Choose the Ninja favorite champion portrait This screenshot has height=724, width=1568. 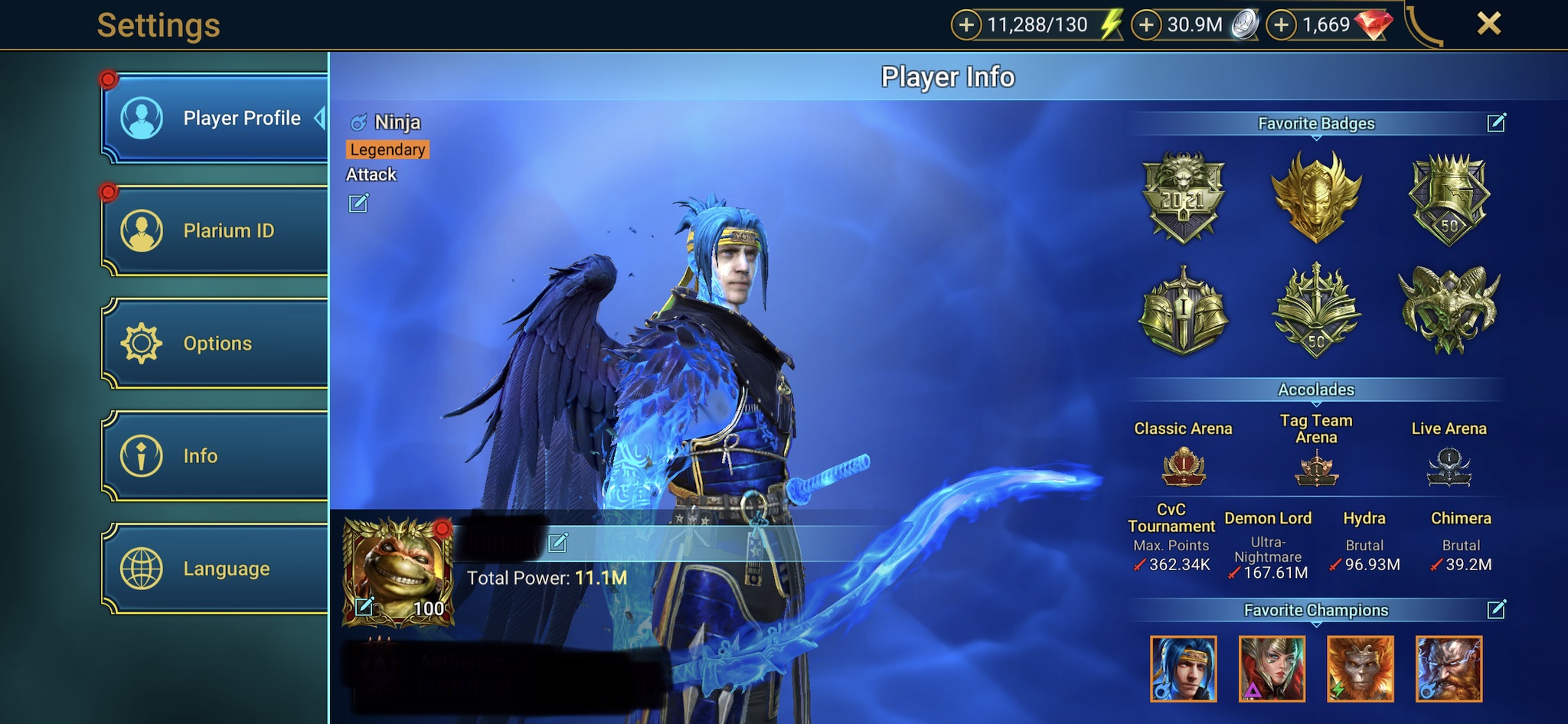tap(1183, 669)
